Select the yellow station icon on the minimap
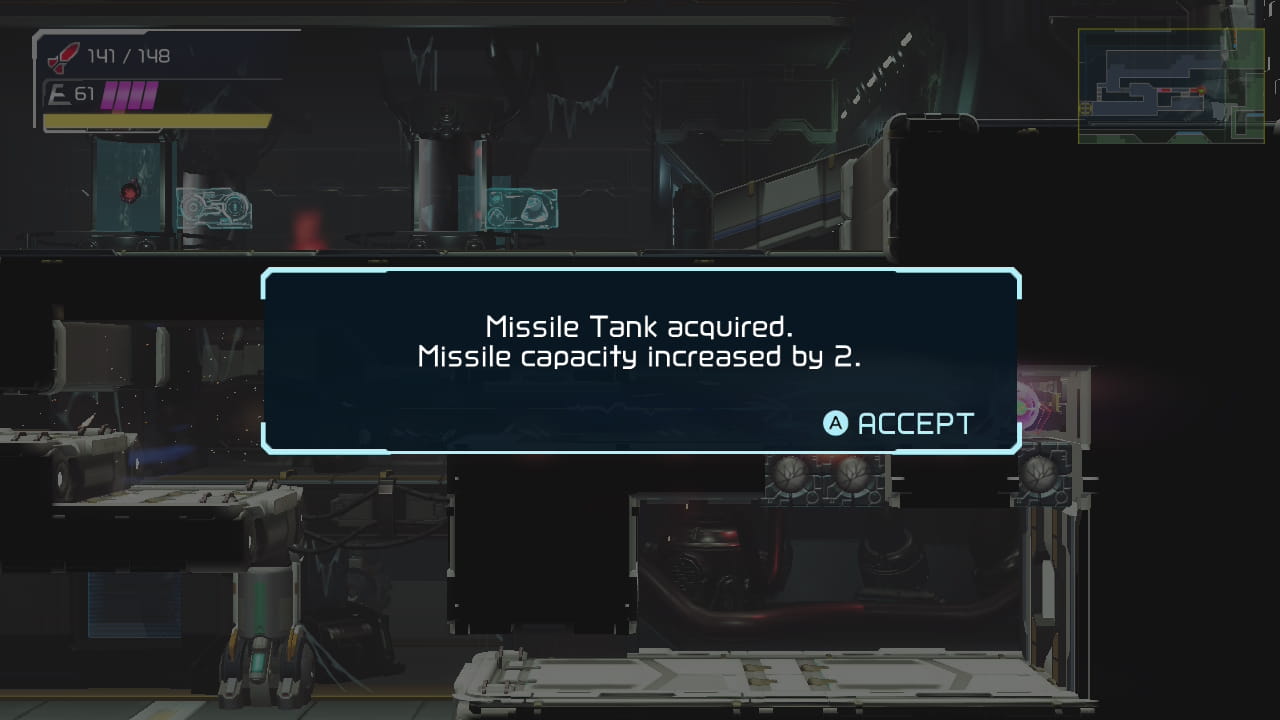Viewport: 1280px width, 720px height. click(1085, 108)
